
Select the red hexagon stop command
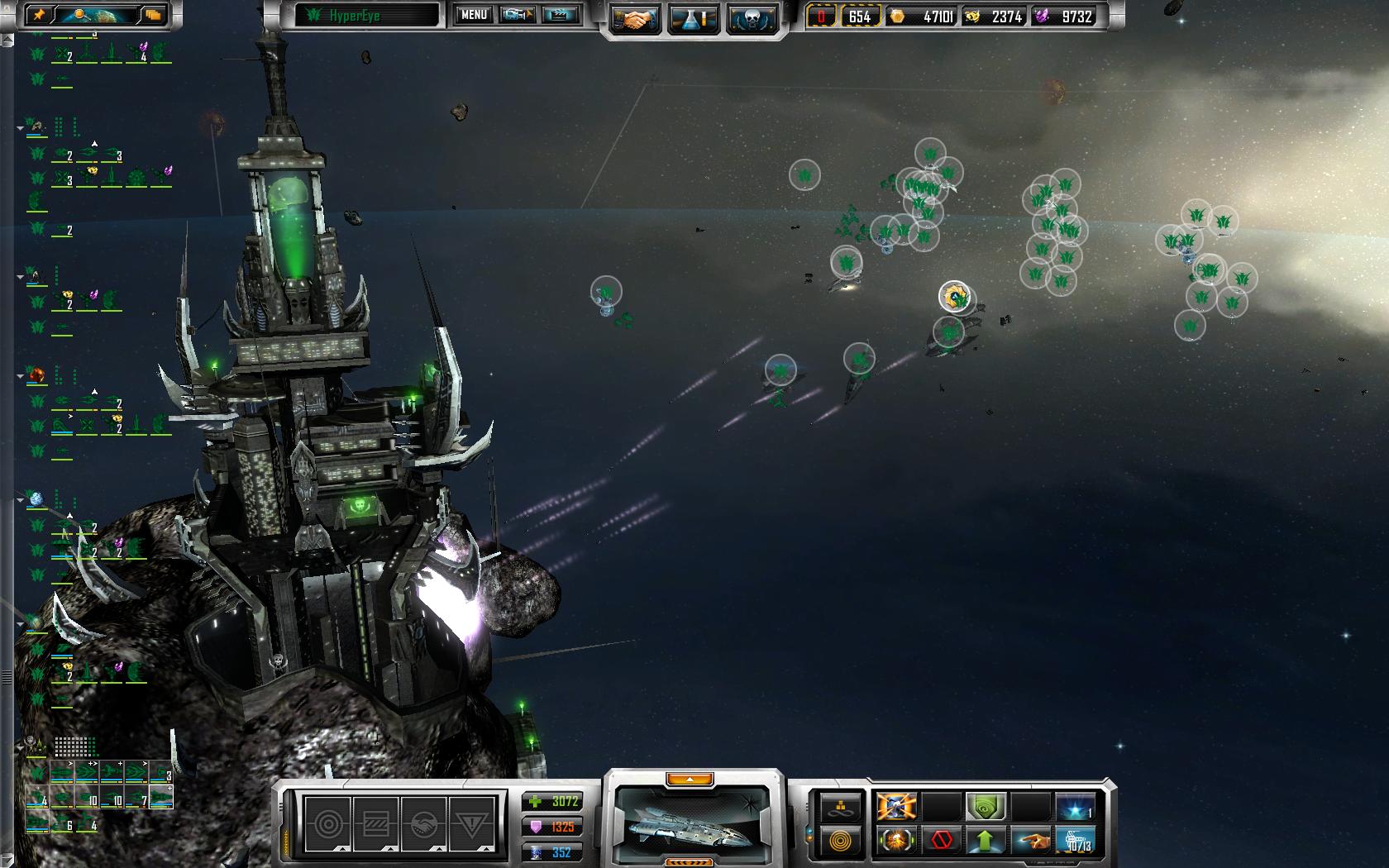[x=941, y=841]
